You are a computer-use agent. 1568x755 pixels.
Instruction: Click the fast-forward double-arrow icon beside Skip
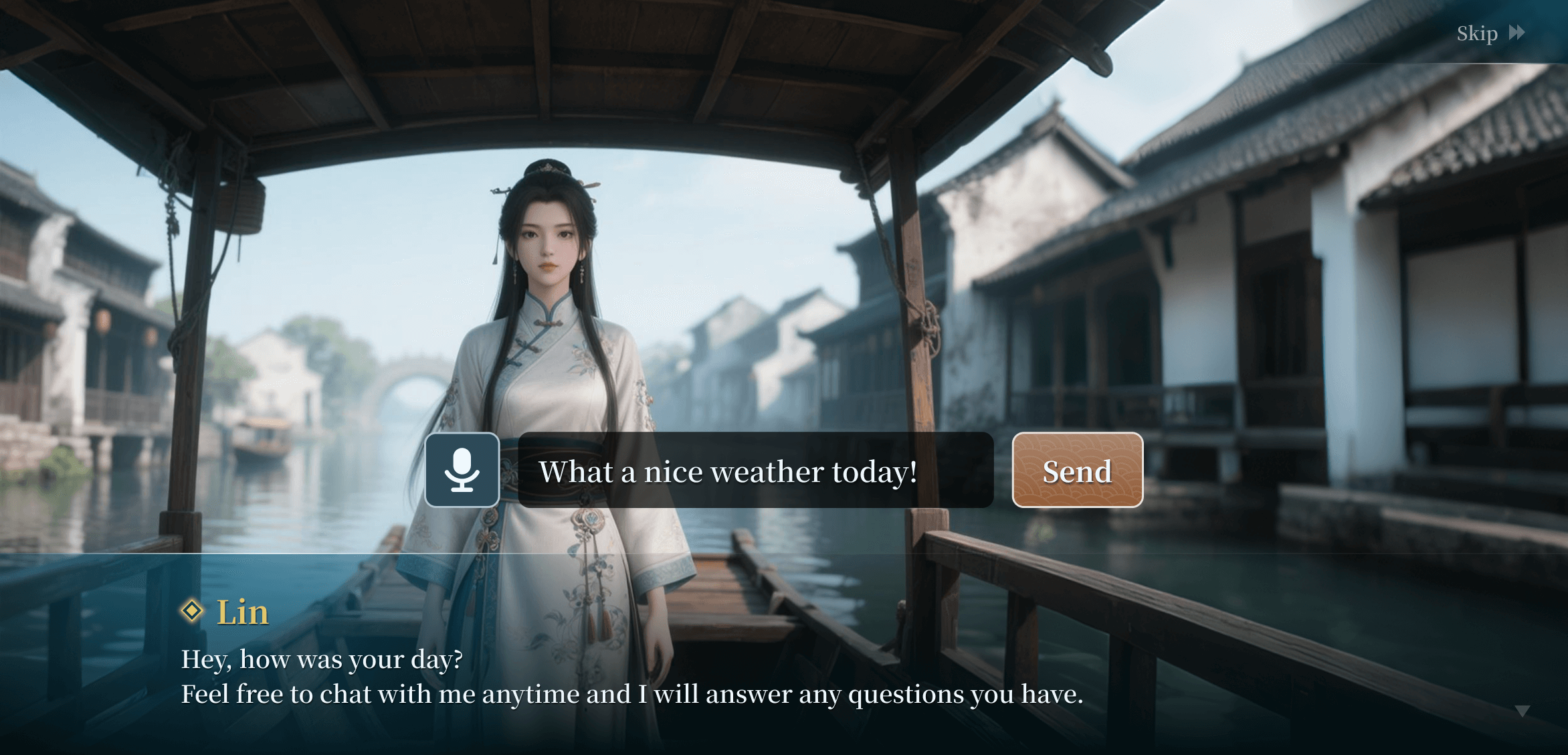pyautogui.click(x=1516, y=33)
